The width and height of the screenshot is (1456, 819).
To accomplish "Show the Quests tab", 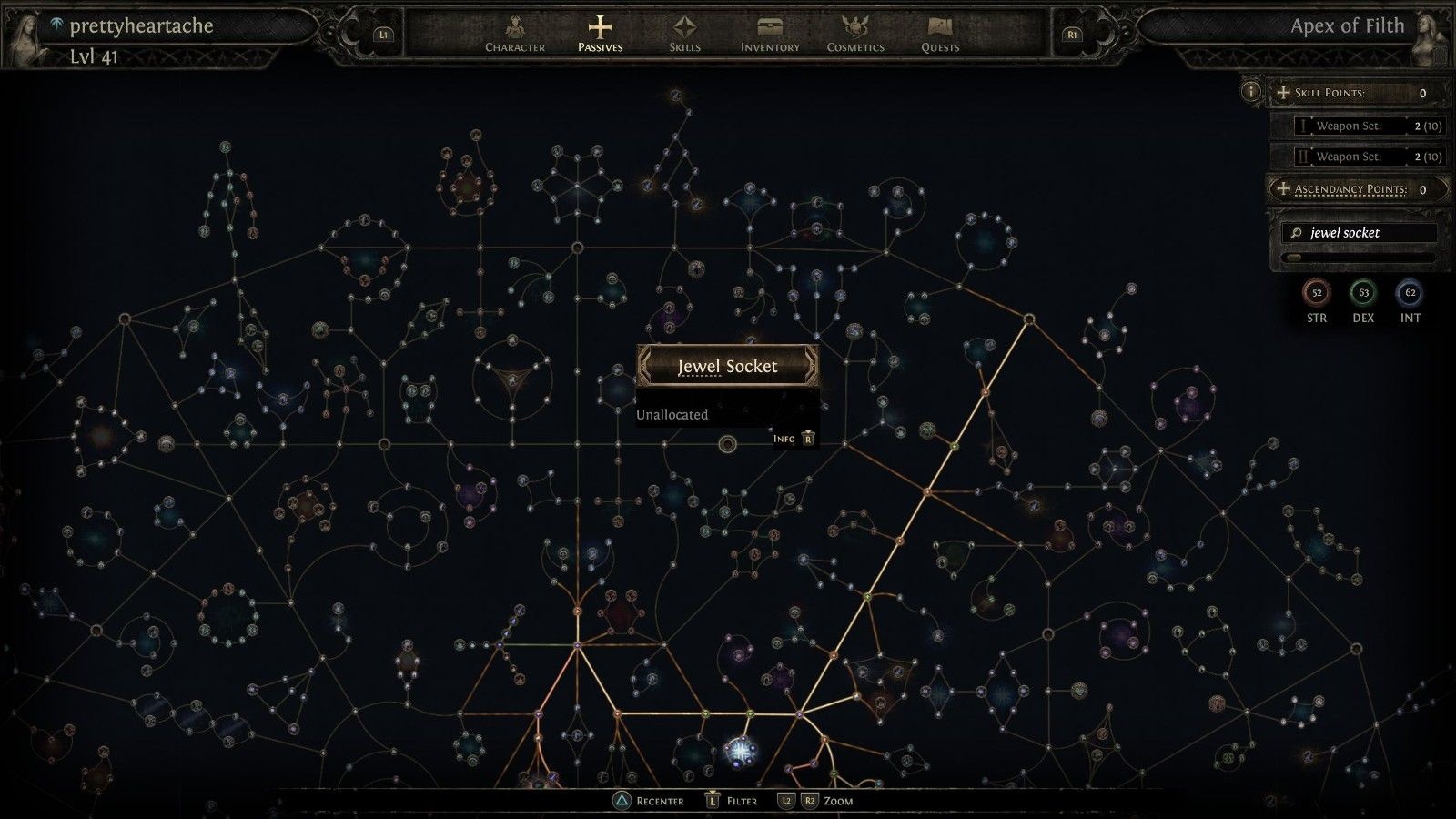I will (x=940, y=34).
